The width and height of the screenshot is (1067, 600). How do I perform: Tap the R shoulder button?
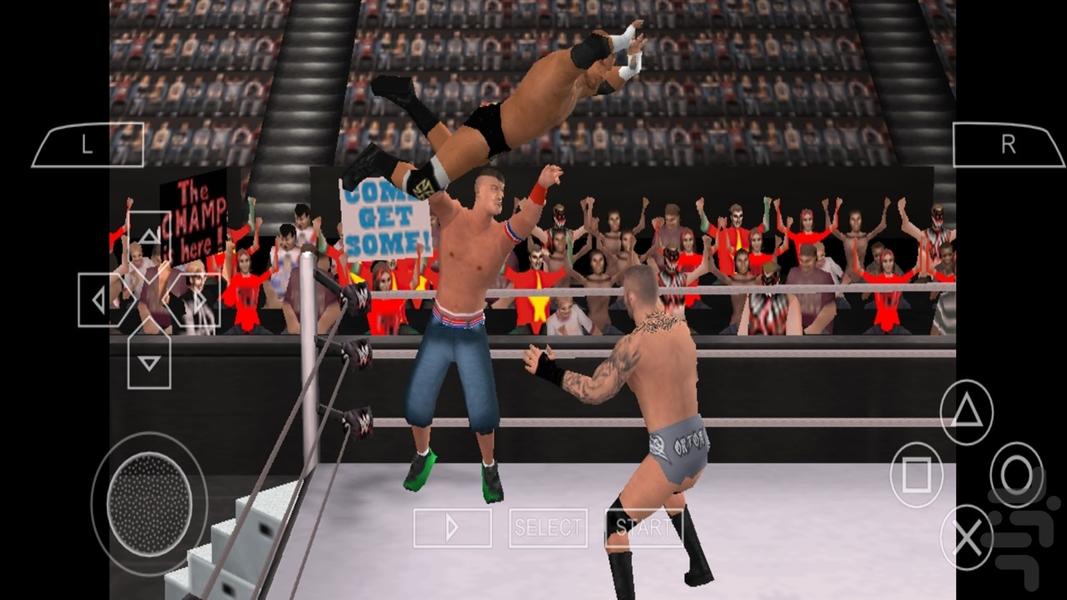[1007, 145]
